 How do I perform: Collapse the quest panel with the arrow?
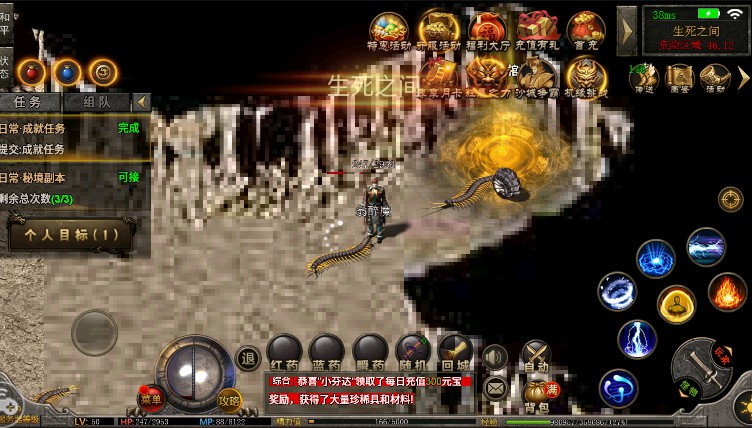[142, 102]
